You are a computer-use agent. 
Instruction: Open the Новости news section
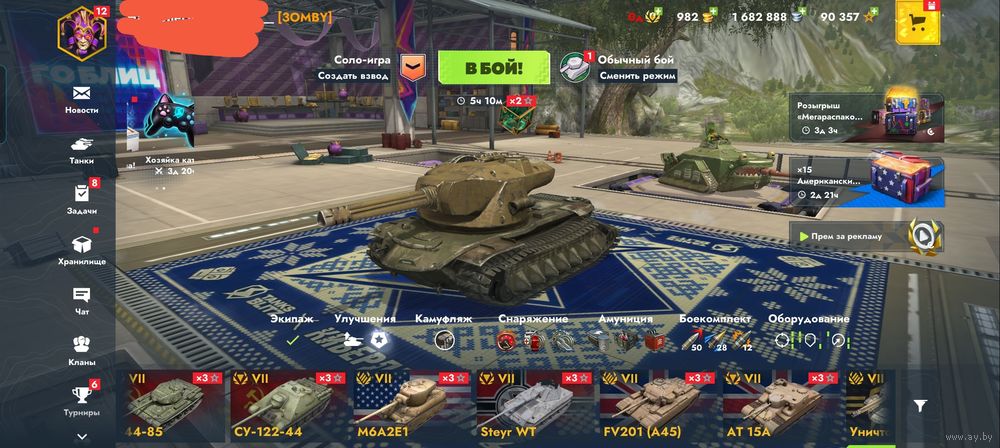[82, 98]
